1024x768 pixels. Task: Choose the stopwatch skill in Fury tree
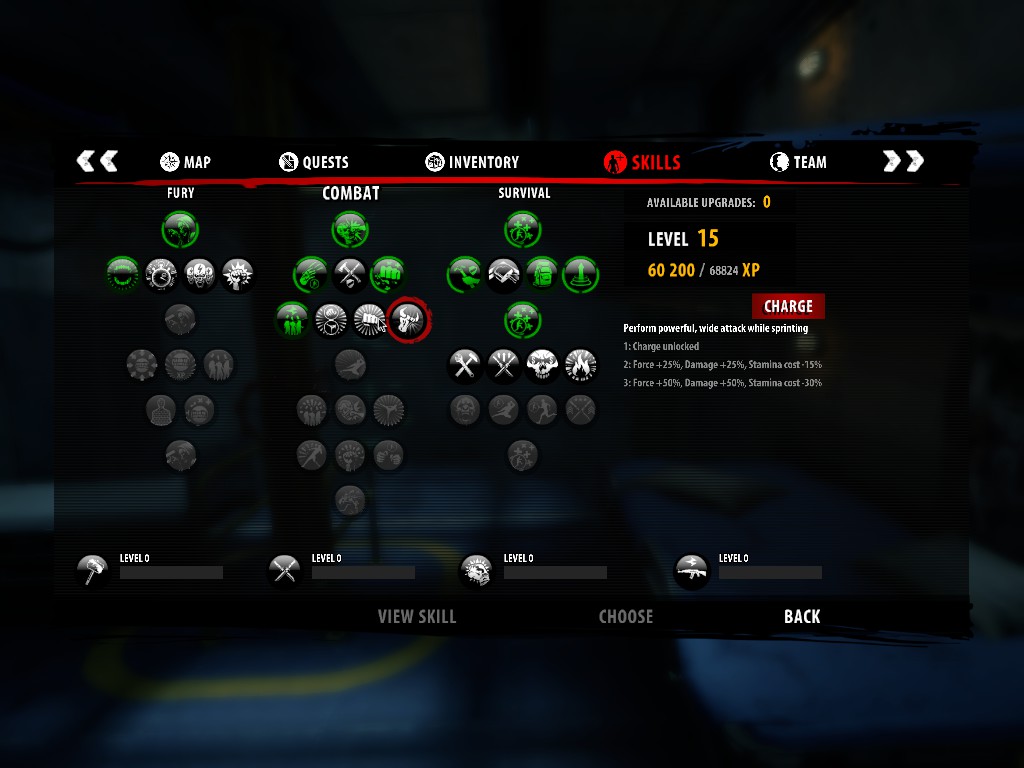click(x=161, y=273)
